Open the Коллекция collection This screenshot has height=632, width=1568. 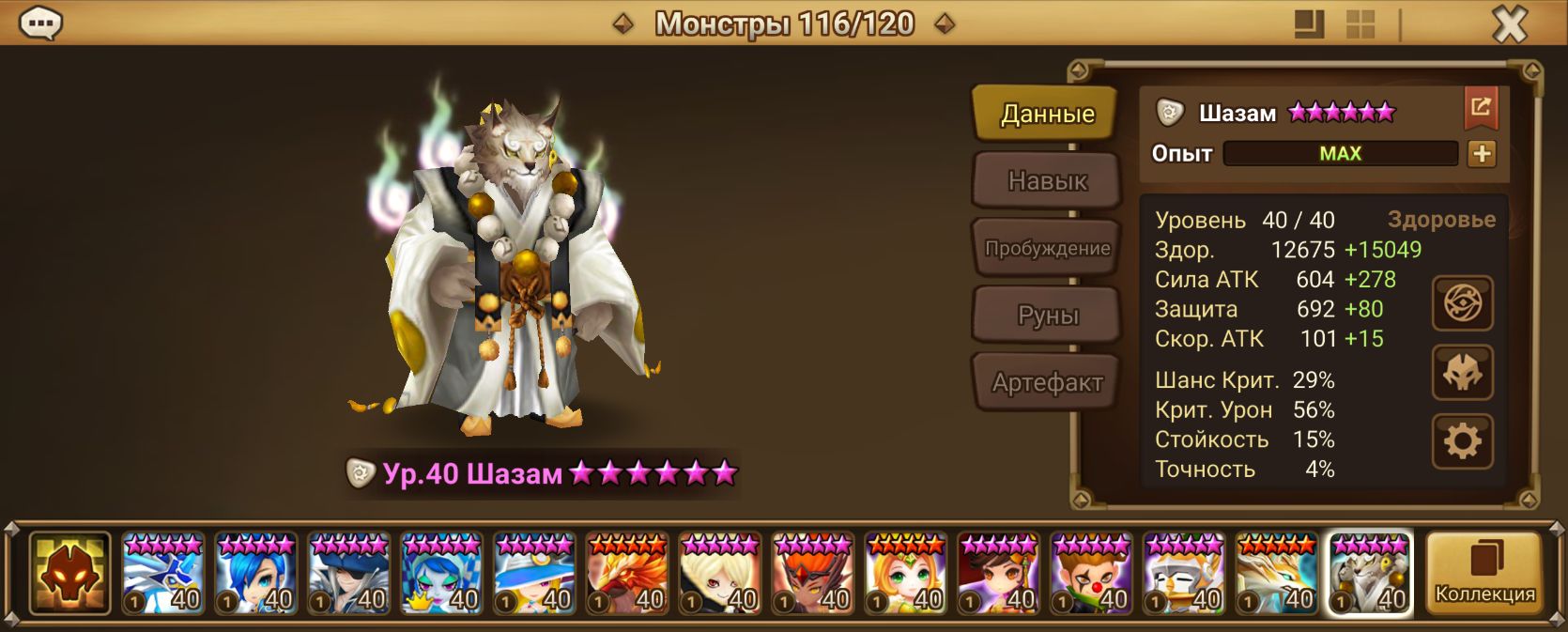point(1484,573)
